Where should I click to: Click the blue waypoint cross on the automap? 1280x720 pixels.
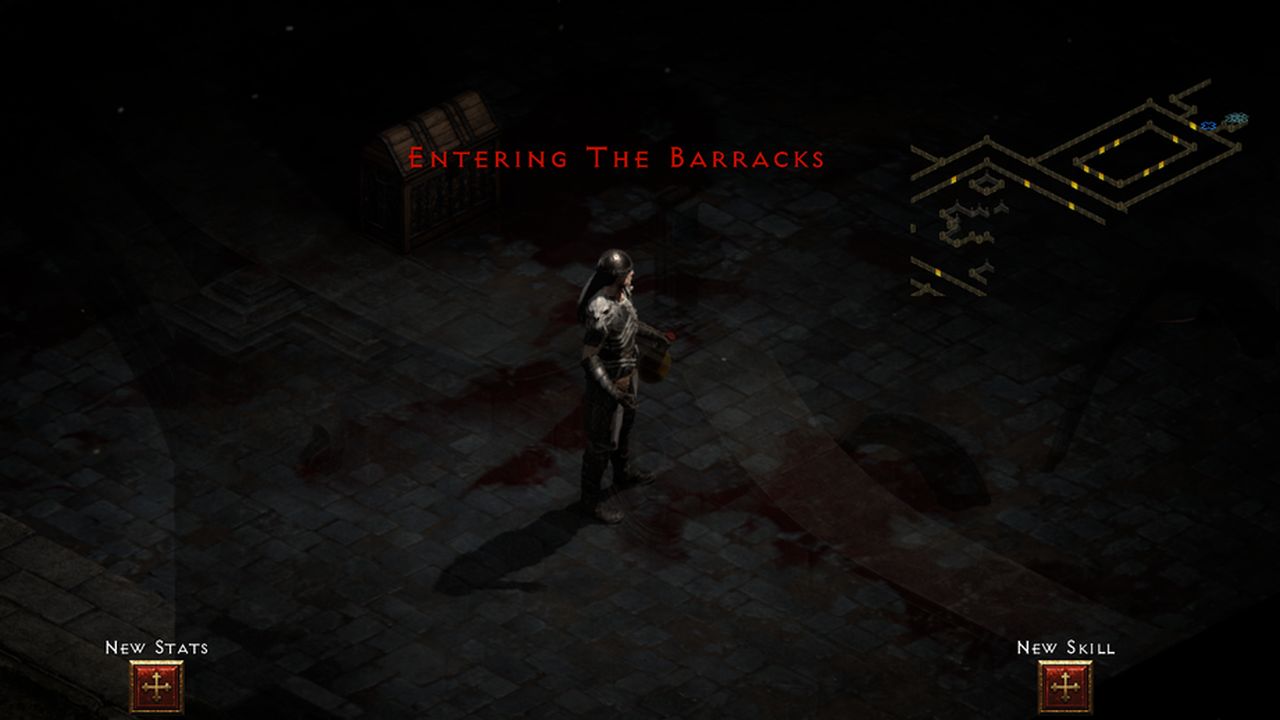[1208, 126]
